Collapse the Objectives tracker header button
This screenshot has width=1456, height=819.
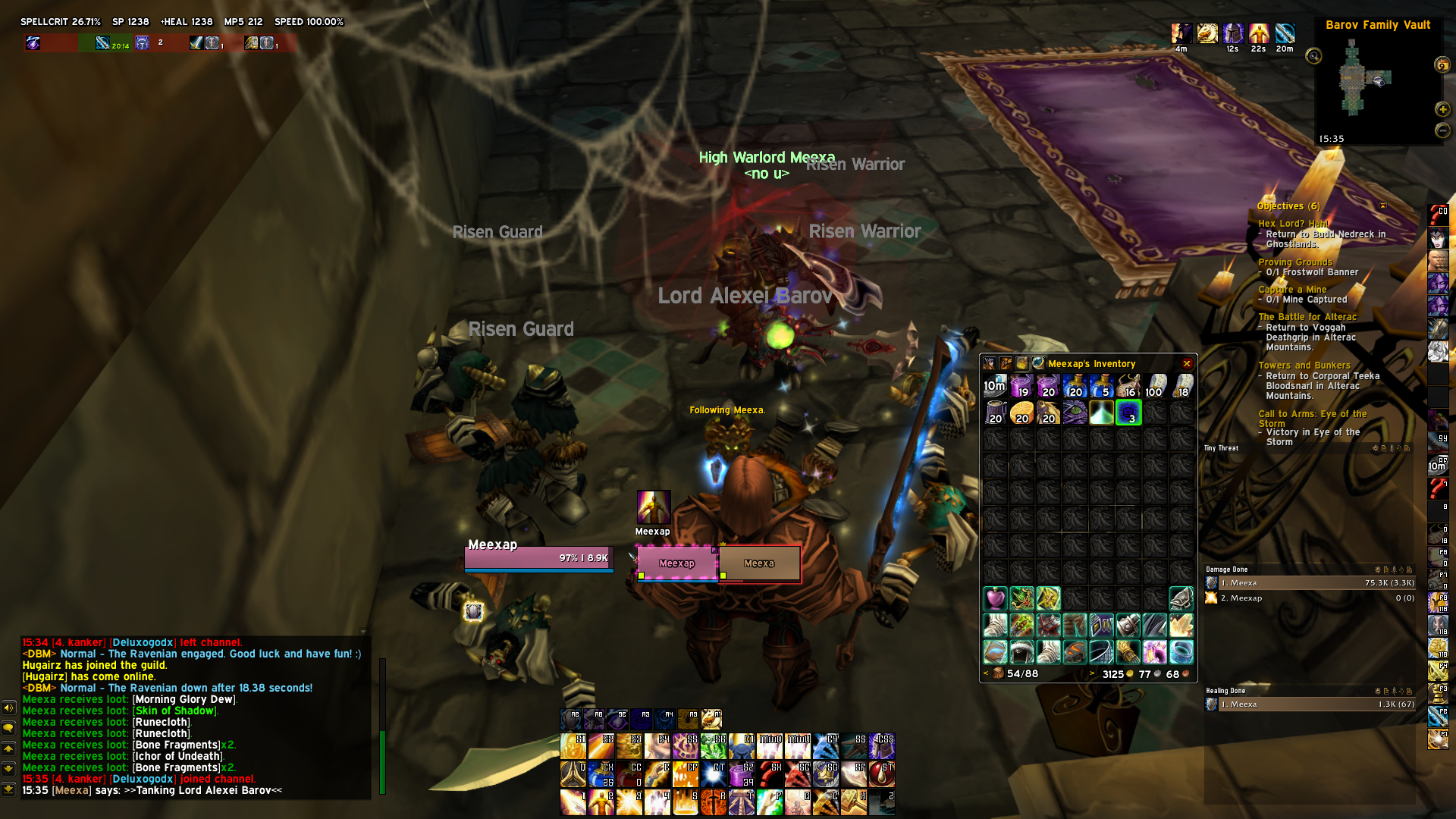tap(1382, 206)
